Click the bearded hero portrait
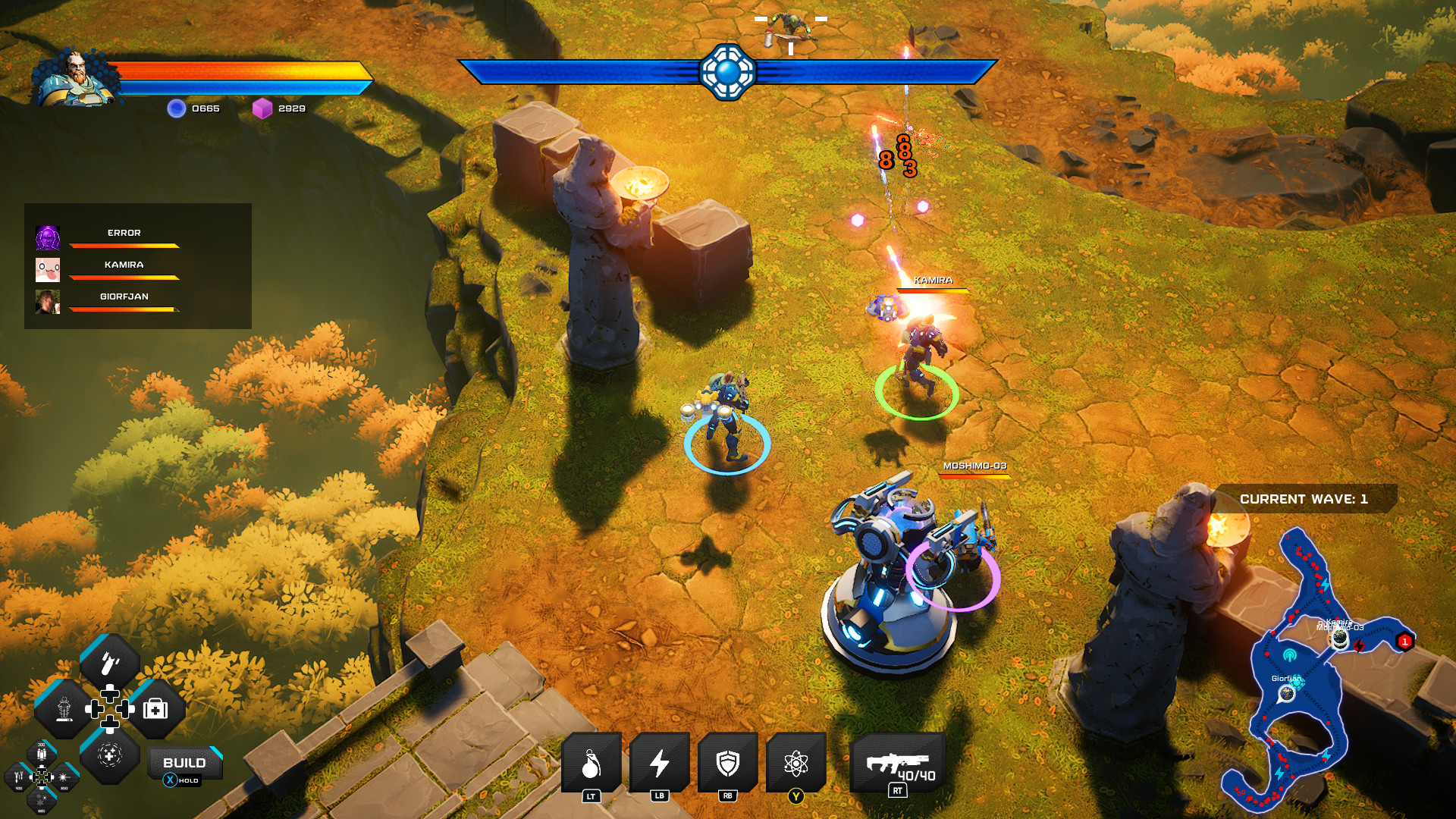 pyautogui.click(x=76, y=77)
